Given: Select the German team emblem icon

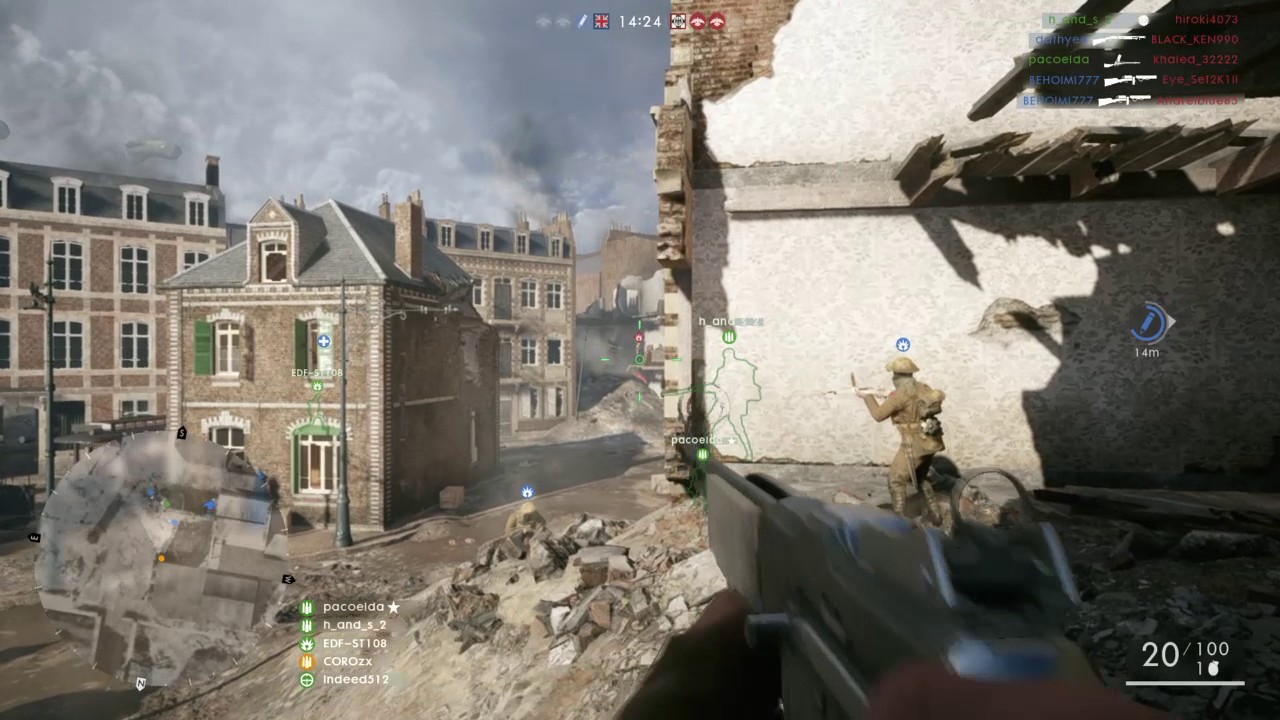Looking at the screenshot, I should click(678, 21).
